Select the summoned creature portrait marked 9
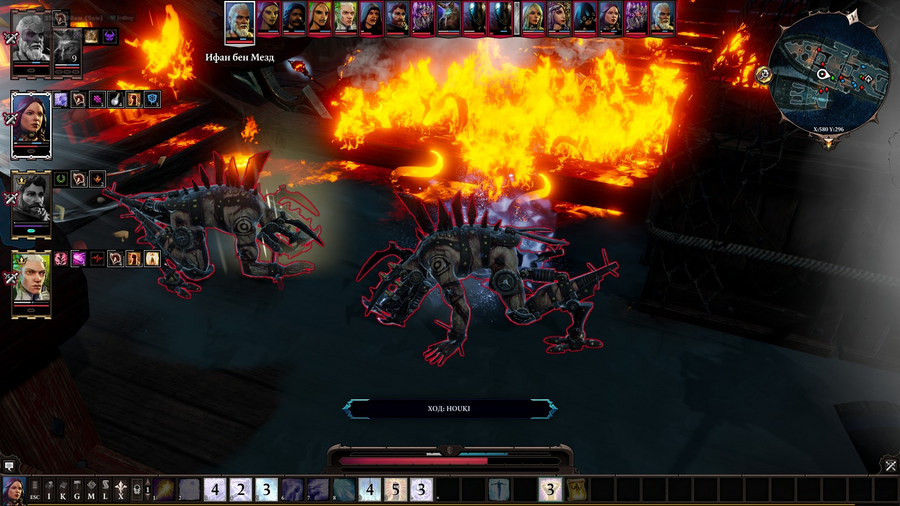This screenshot has height=506, width=900. coord(66,46)
